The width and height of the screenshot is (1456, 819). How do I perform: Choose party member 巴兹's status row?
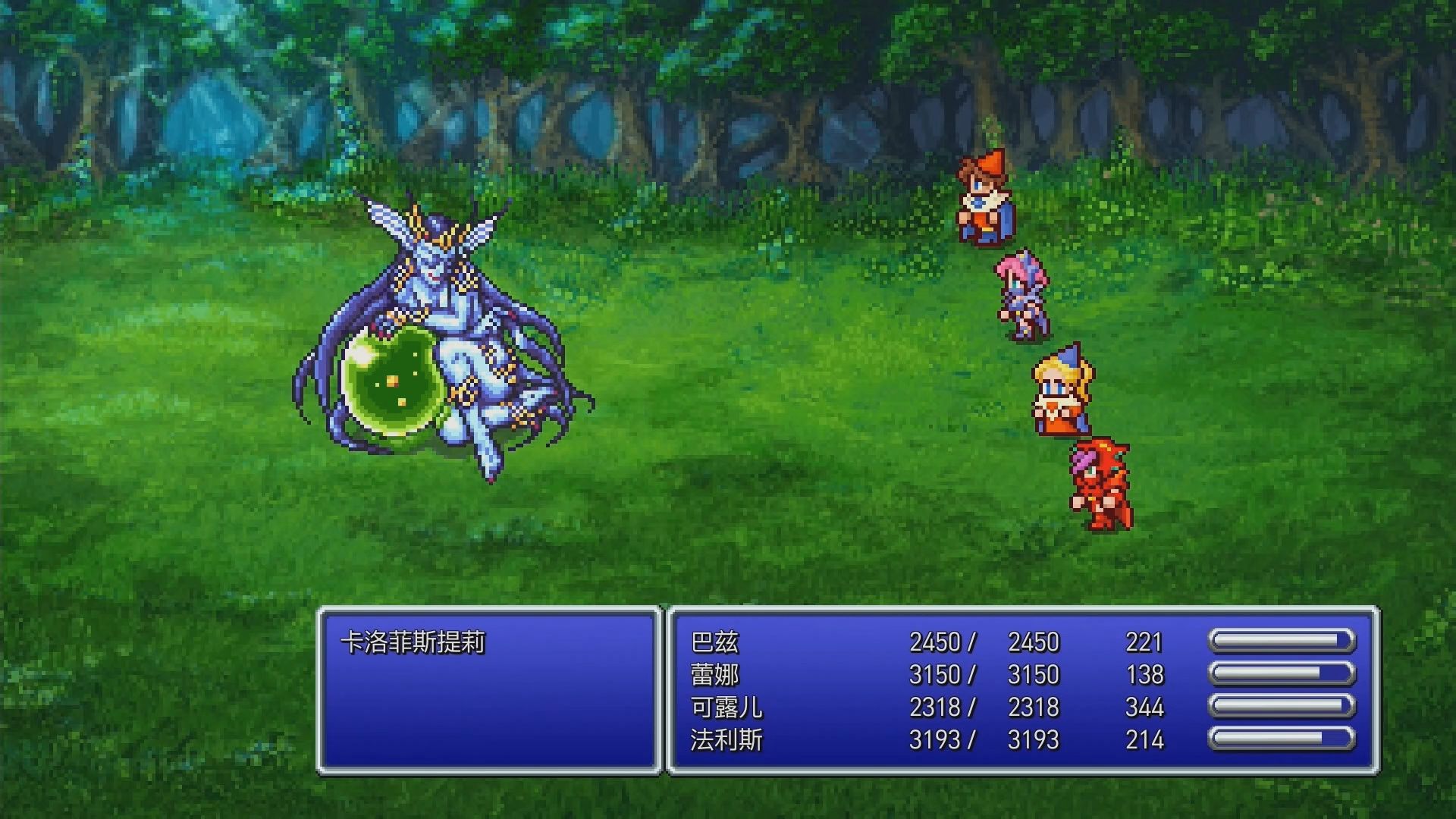[x=715, y=643]
